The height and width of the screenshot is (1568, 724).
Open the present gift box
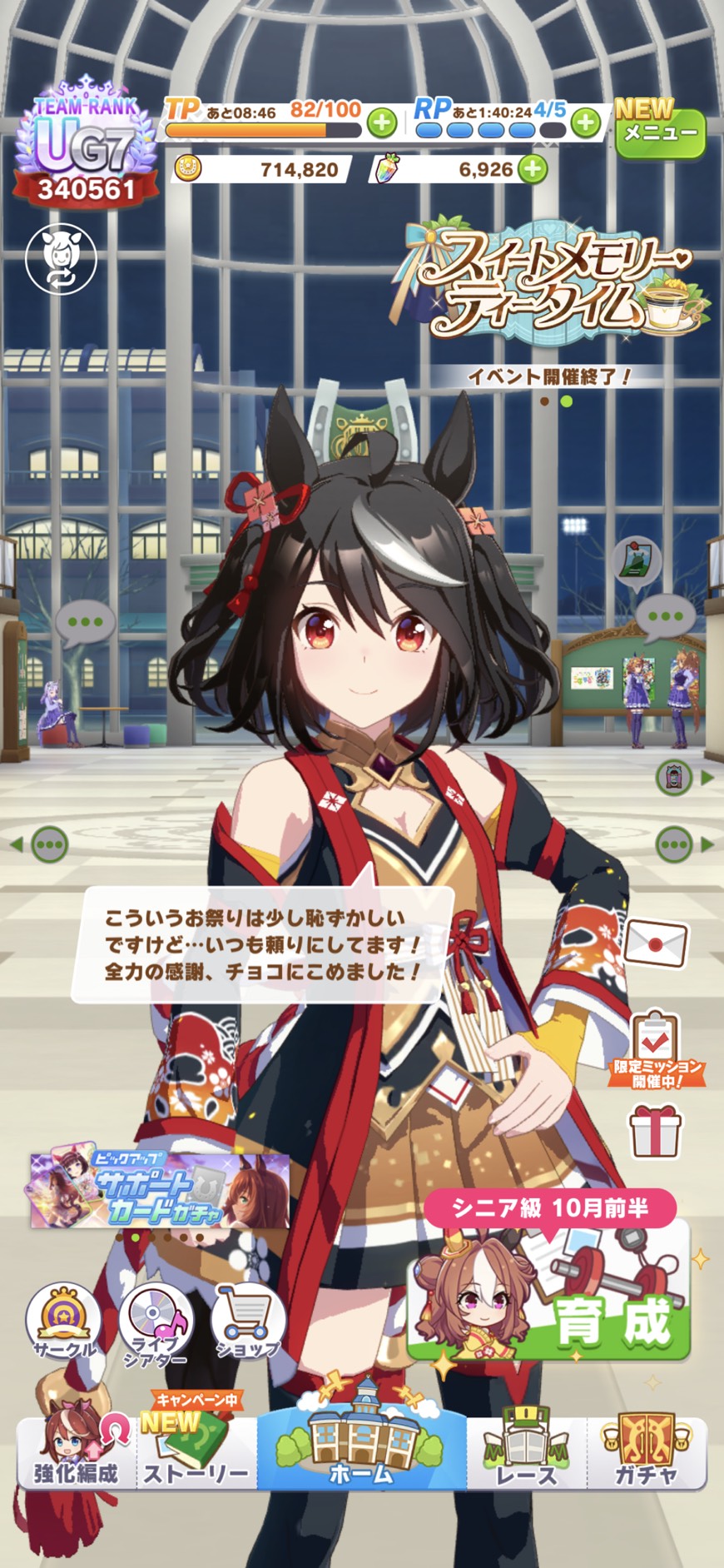pyautogui.click(x=655, y=1131)
